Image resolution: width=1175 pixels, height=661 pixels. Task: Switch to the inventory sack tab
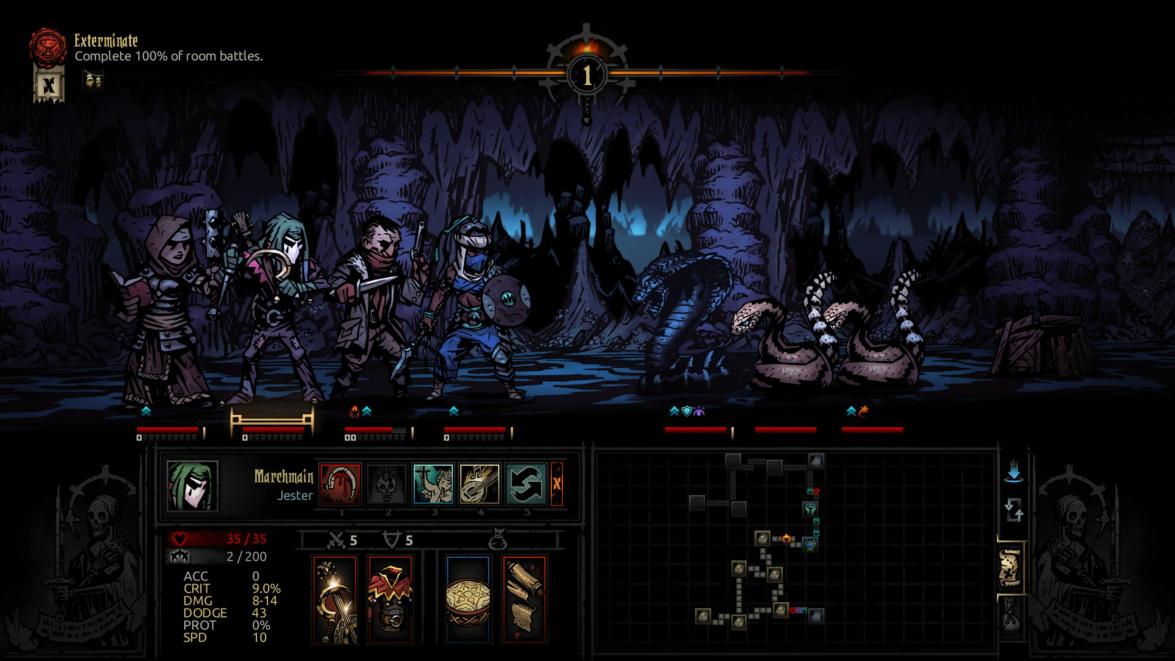click(1011, 618)
